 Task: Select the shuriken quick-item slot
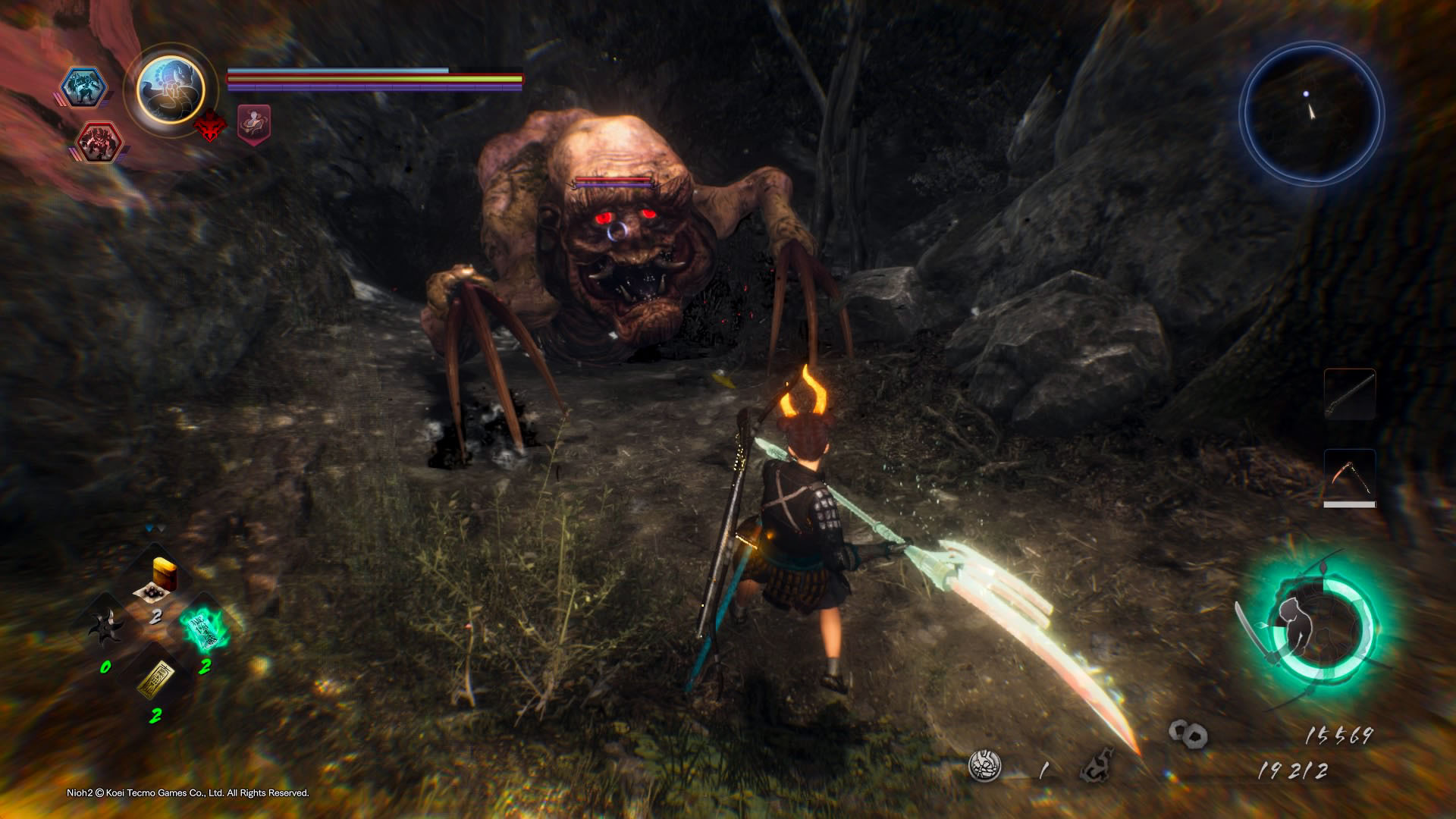[105, 629]
